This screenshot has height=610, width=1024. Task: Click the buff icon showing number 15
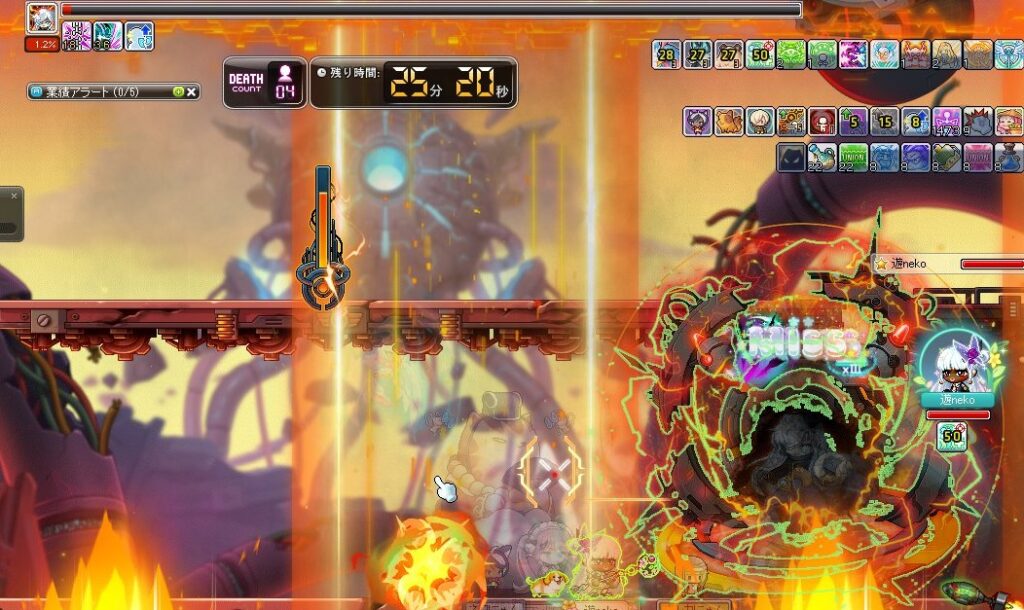[884, 122]
